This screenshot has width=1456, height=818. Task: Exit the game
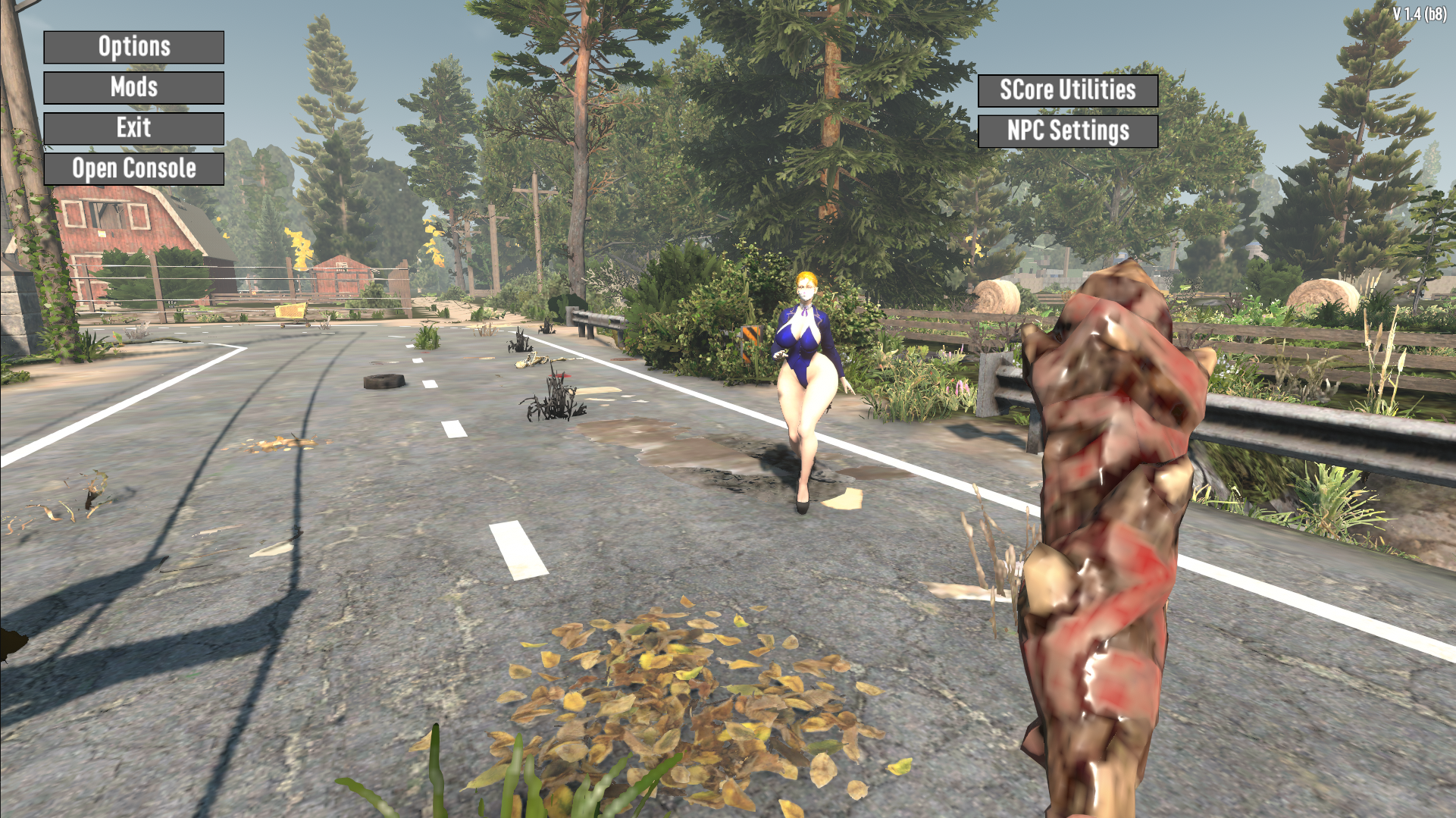[x=133, y=128]
